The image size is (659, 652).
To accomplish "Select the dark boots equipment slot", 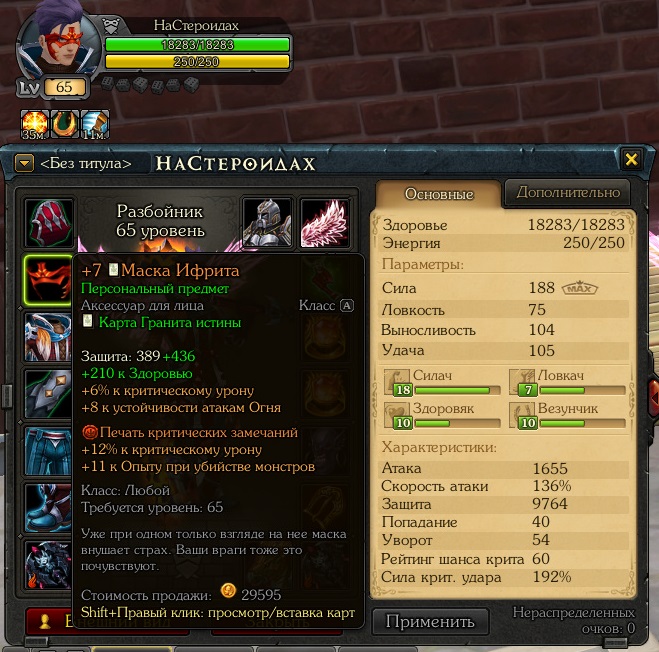I will 47,508.
